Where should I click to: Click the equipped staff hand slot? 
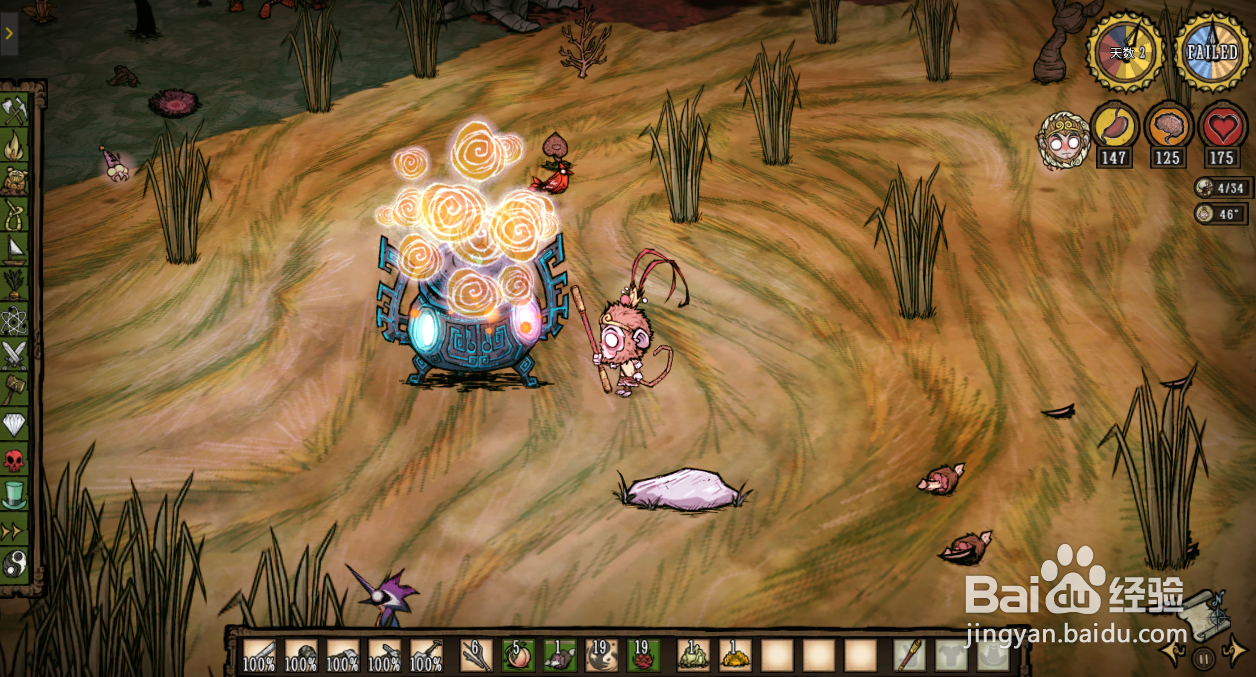(909, 655)
